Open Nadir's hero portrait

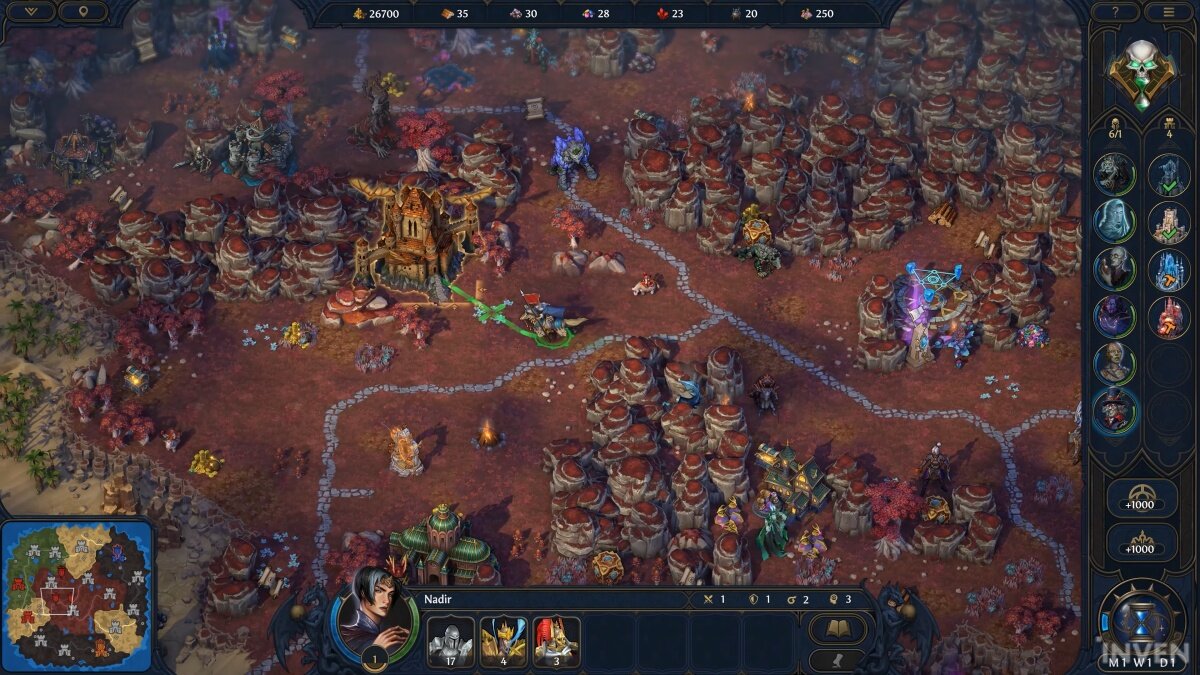coord(374,617)
